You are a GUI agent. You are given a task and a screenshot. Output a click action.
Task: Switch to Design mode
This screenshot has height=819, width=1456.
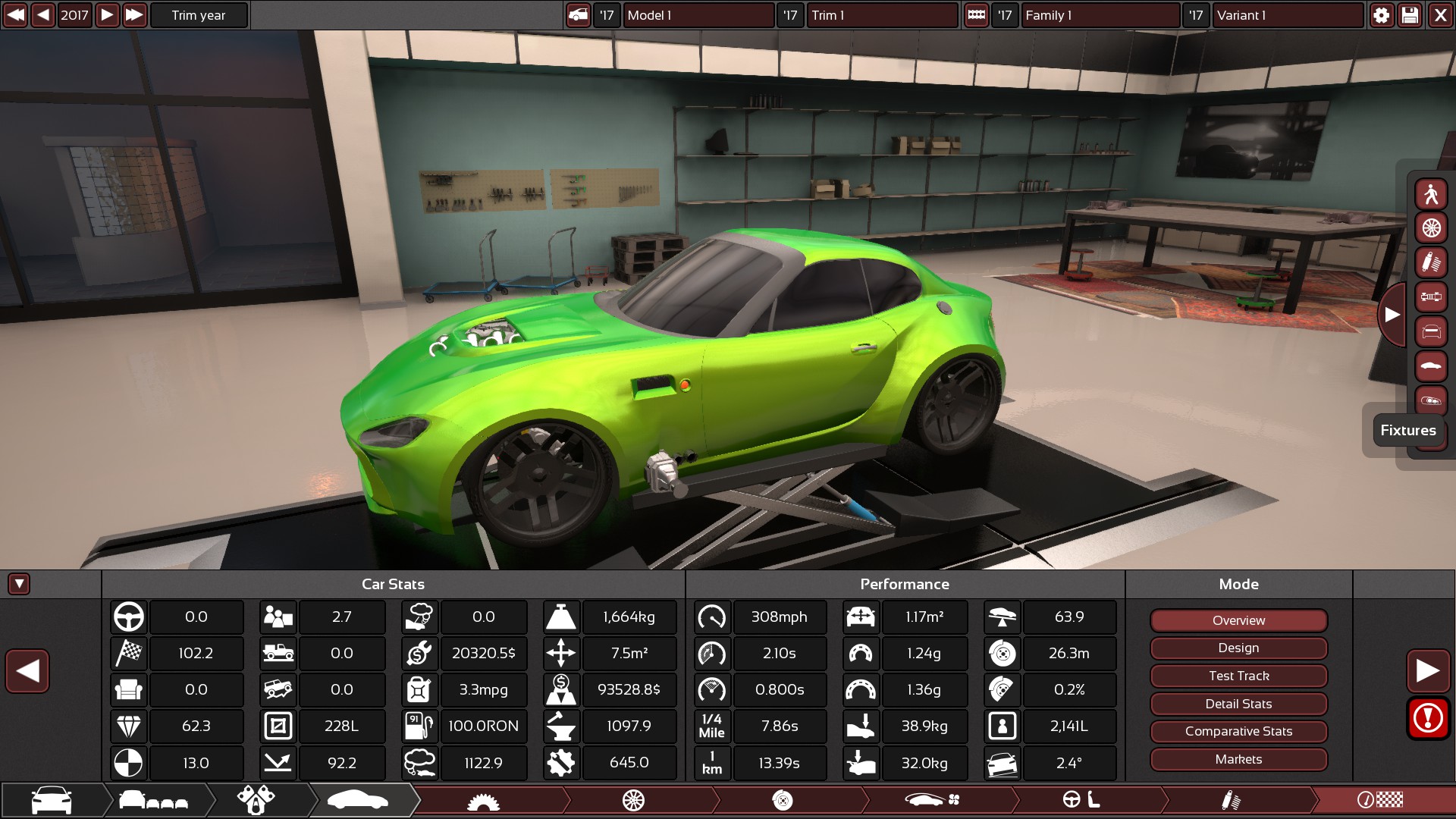click(1238, 648)
